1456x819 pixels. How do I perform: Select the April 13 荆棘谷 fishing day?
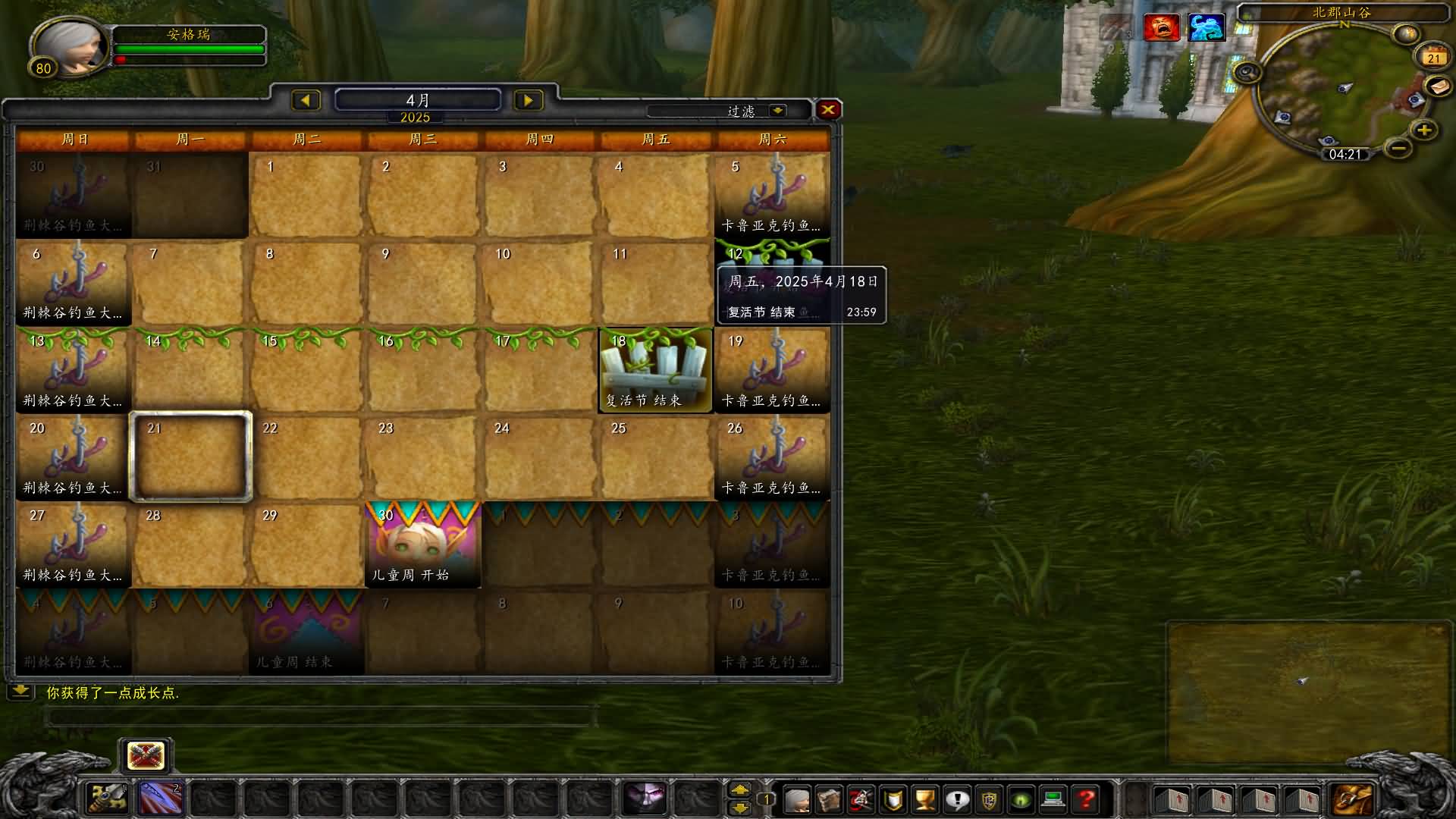point(74,371)
